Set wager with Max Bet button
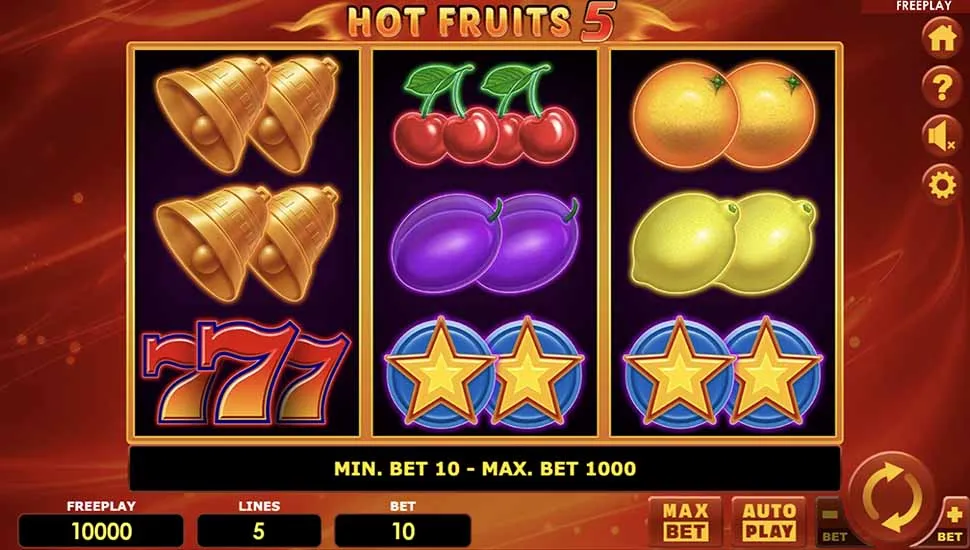 (x=685, y=522)
